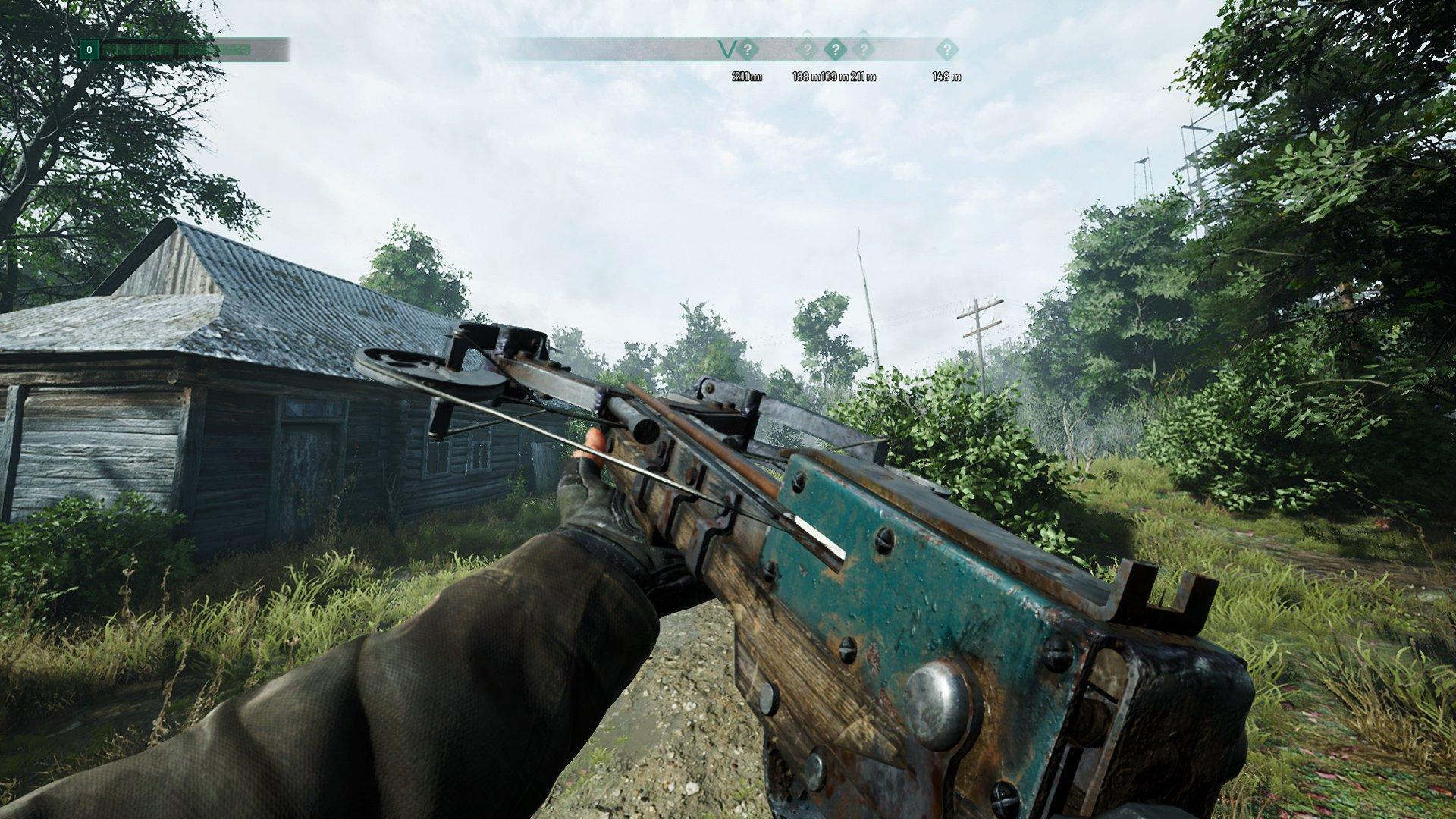Select the V compass heading marker

[726, 49]
